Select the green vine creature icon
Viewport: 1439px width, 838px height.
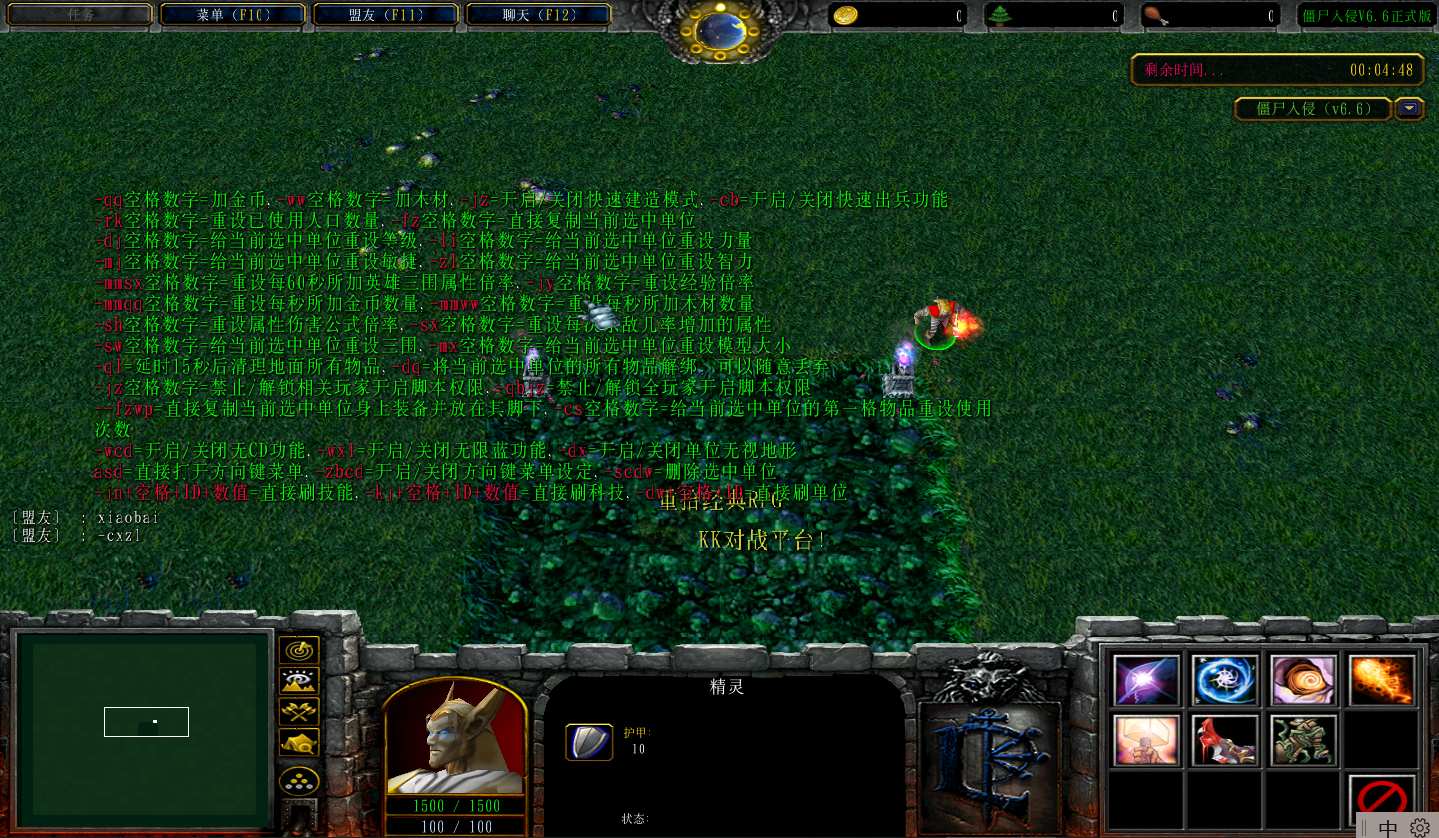pyautogui.click(x=1303, y=740)
